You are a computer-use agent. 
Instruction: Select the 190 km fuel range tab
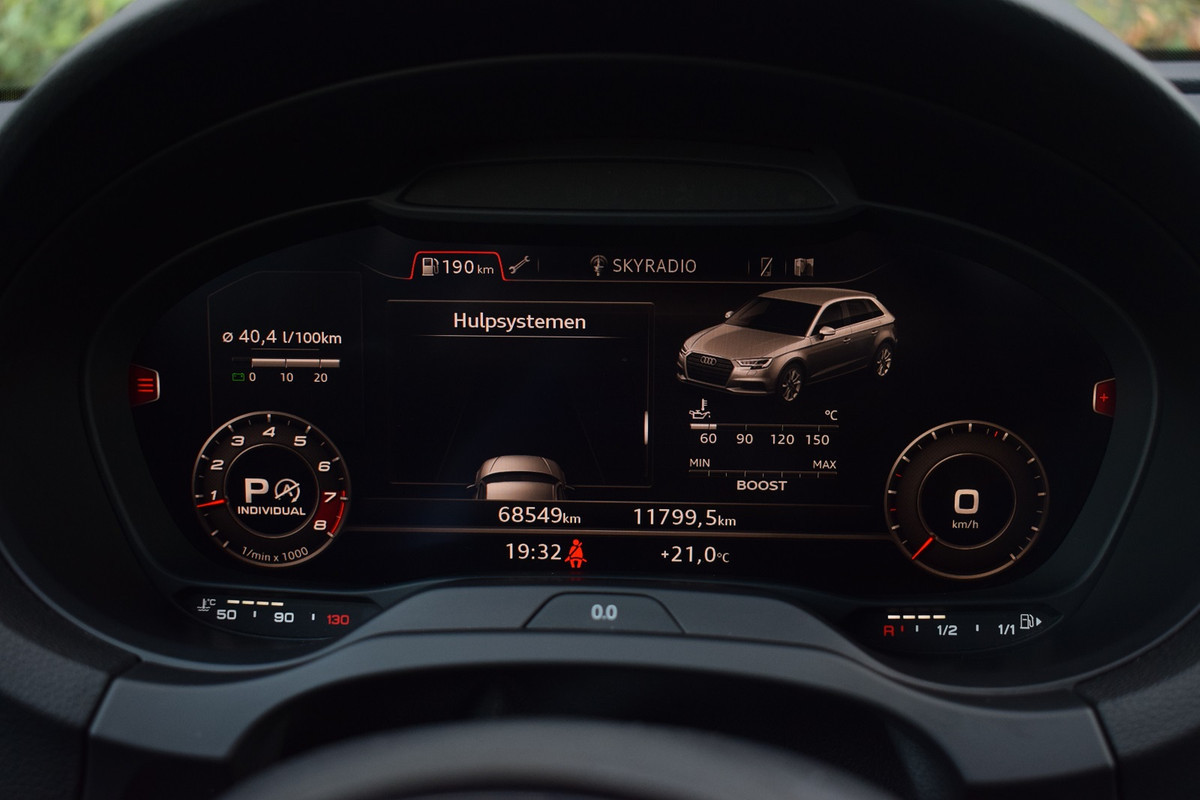point(458,266)
